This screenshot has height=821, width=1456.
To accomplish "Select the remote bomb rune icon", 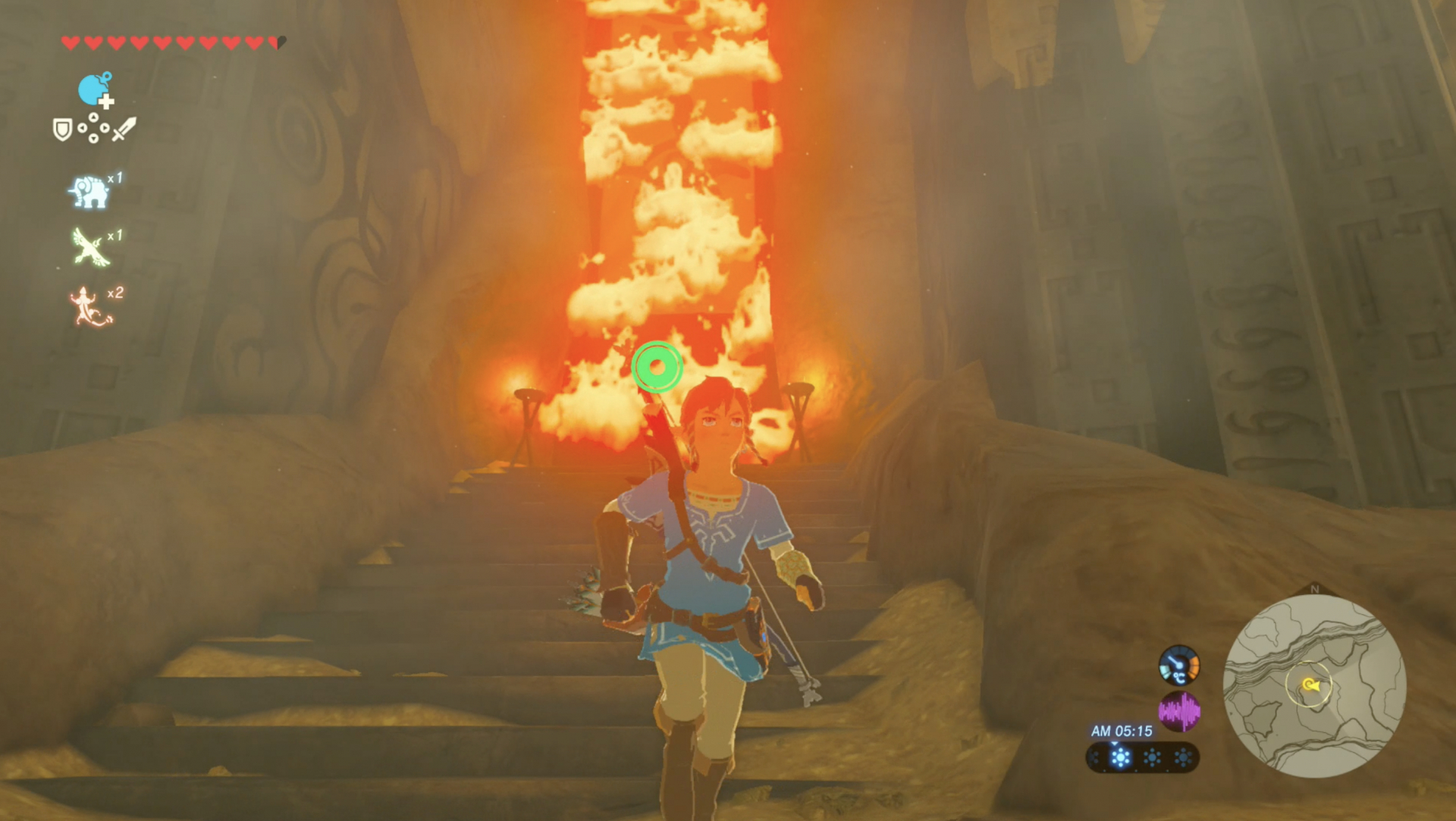I will [x=95, y=89].
